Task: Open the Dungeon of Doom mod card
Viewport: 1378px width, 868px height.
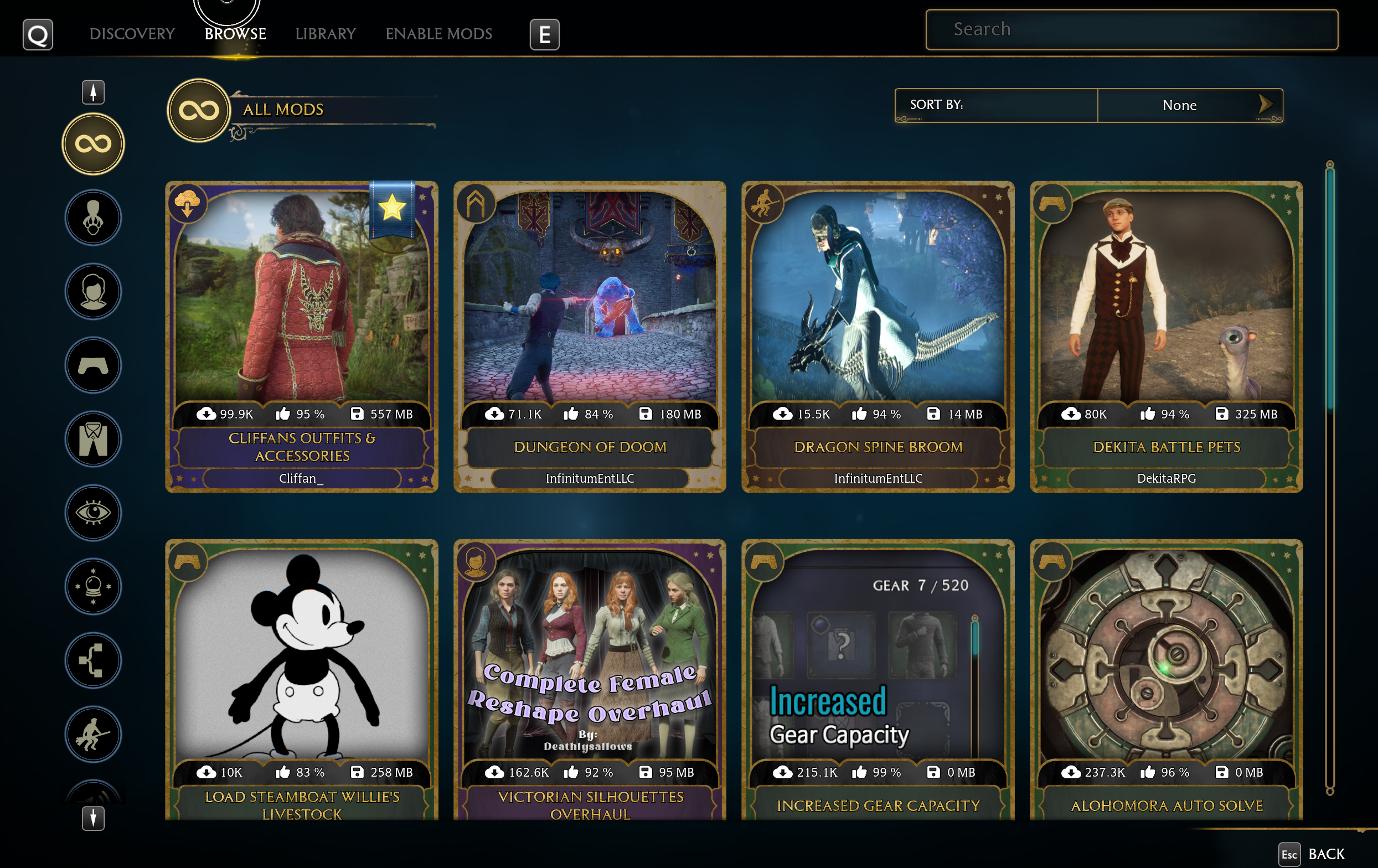Action: point(590,337)
